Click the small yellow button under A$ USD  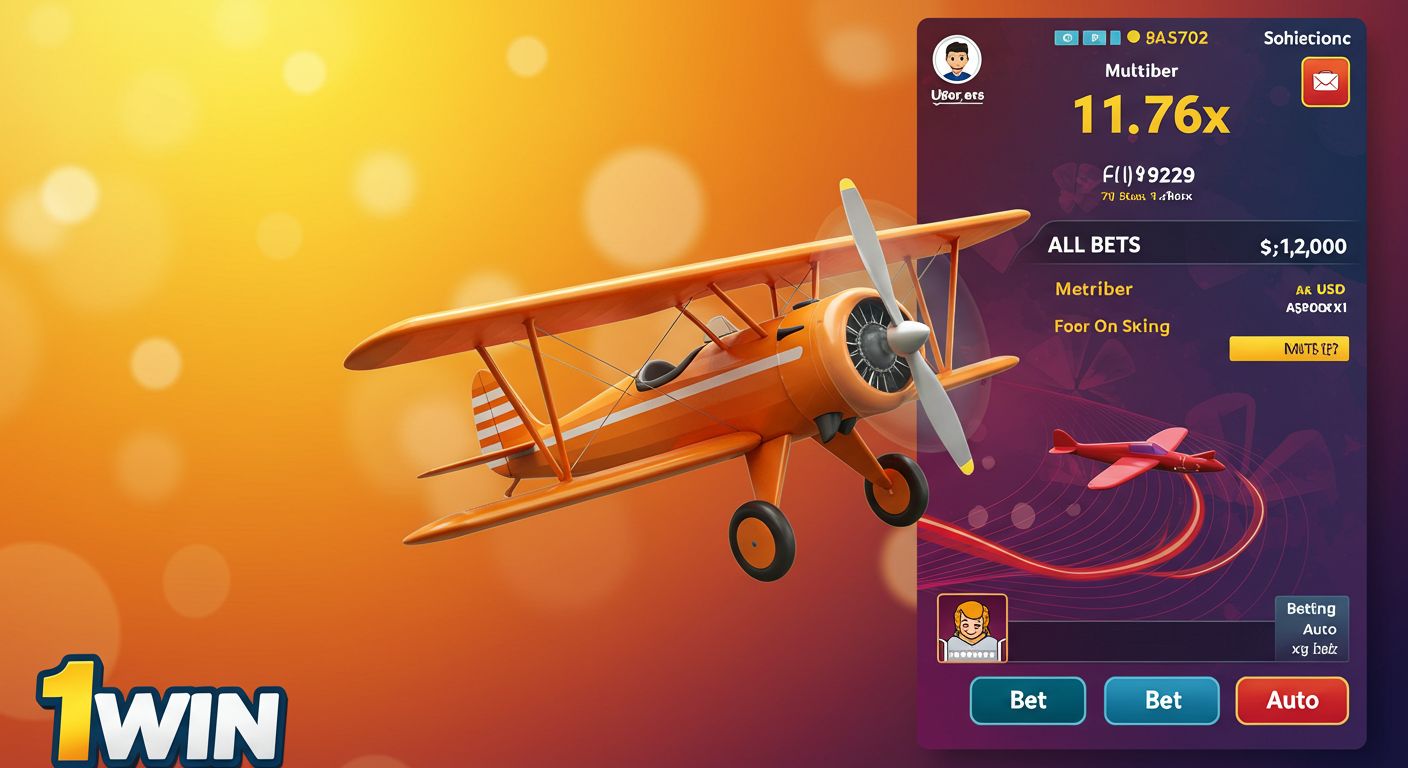pyautogui.click(x=1288, y=348)
